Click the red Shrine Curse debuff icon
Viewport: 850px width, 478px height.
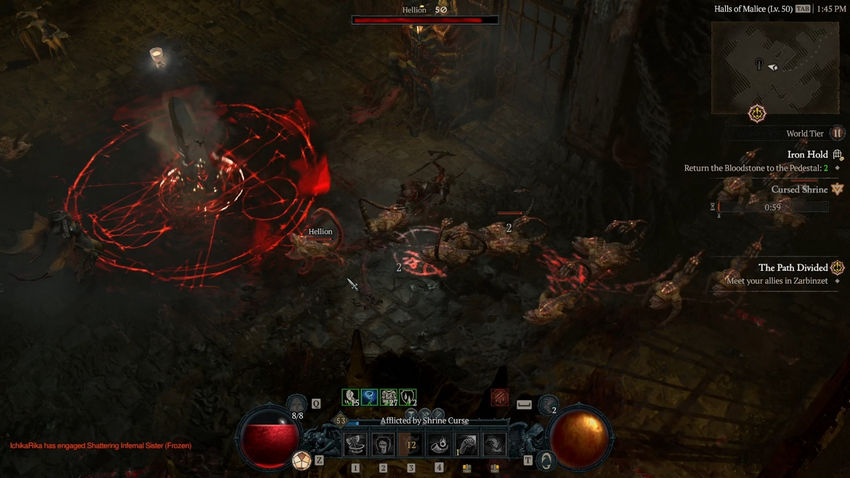(x=500, y=398)
